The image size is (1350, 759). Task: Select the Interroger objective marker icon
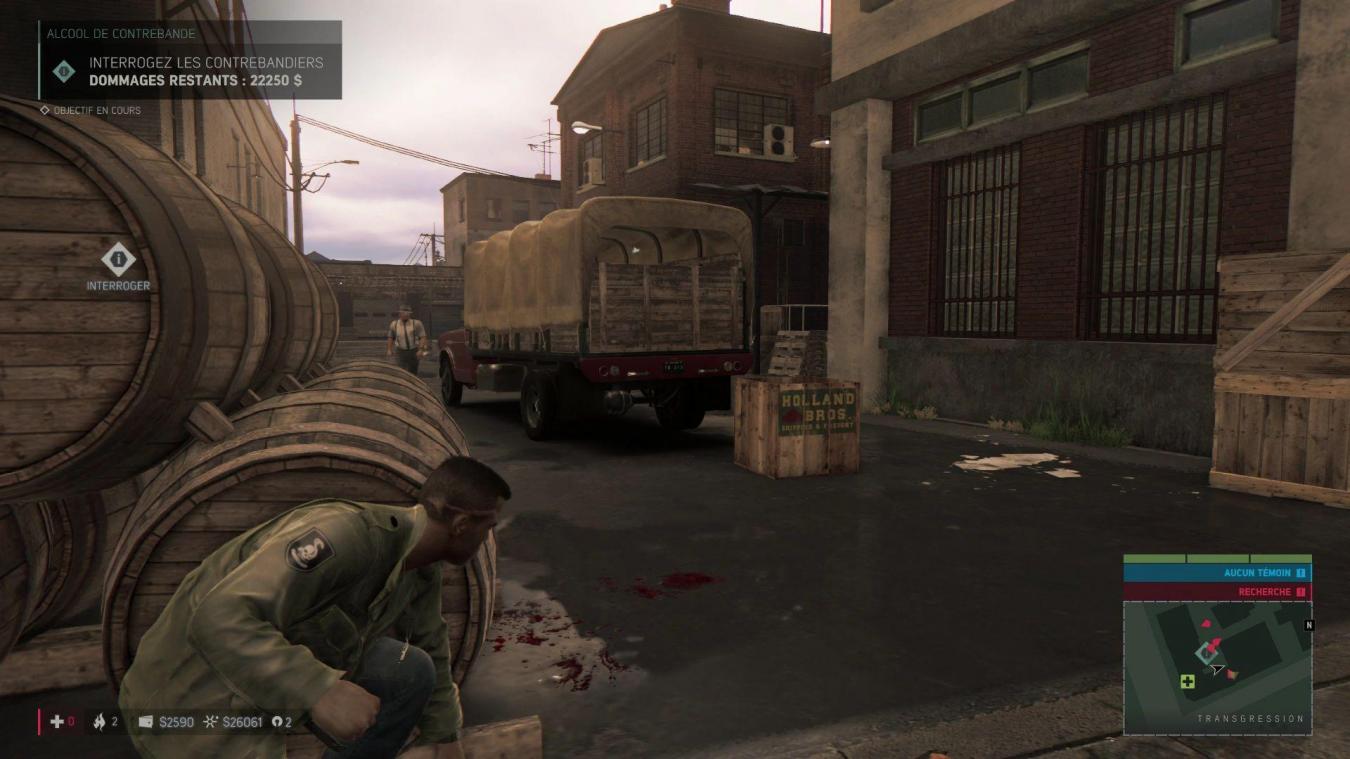tap(118, 260)
